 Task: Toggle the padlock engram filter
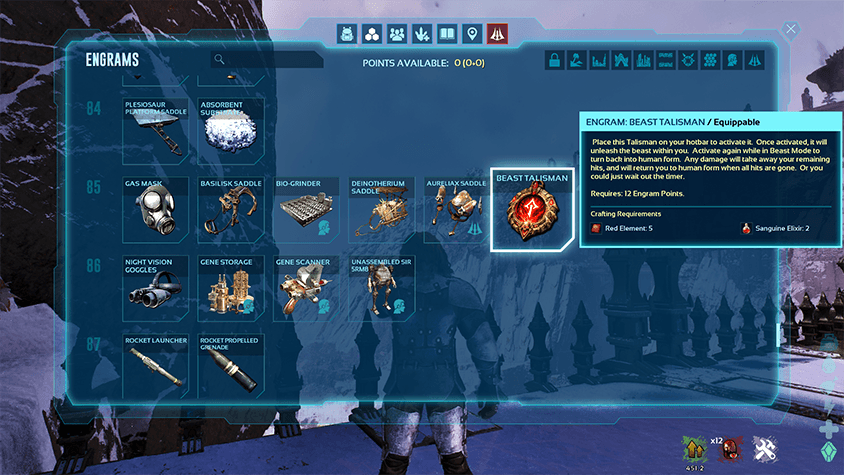[554, 60]
